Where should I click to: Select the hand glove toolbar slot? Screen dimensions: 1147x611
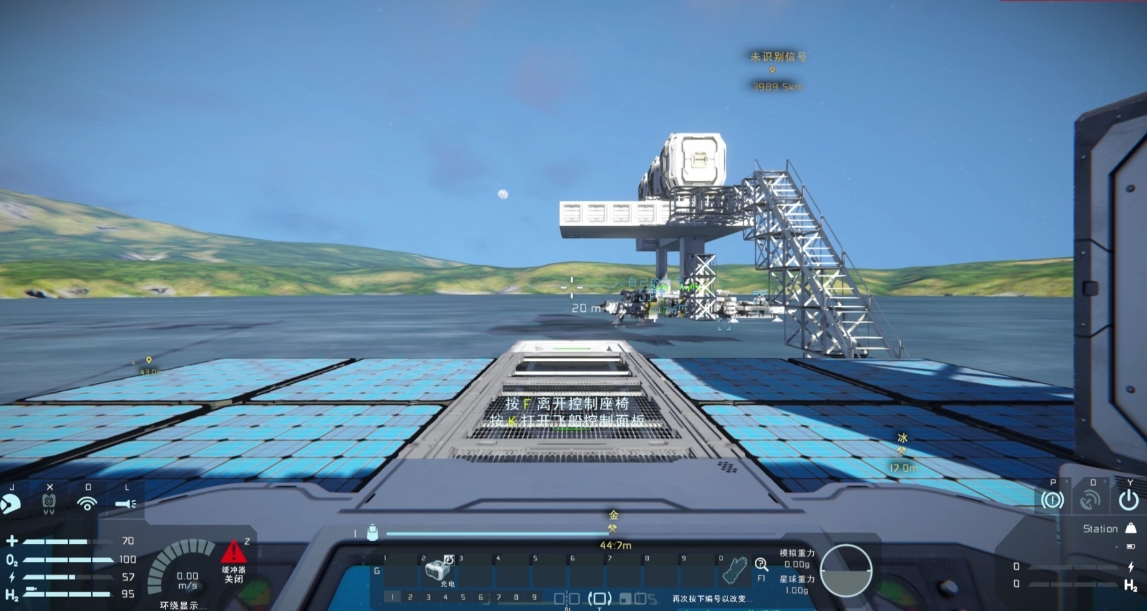pyautogui.click(x=735, y=570)
